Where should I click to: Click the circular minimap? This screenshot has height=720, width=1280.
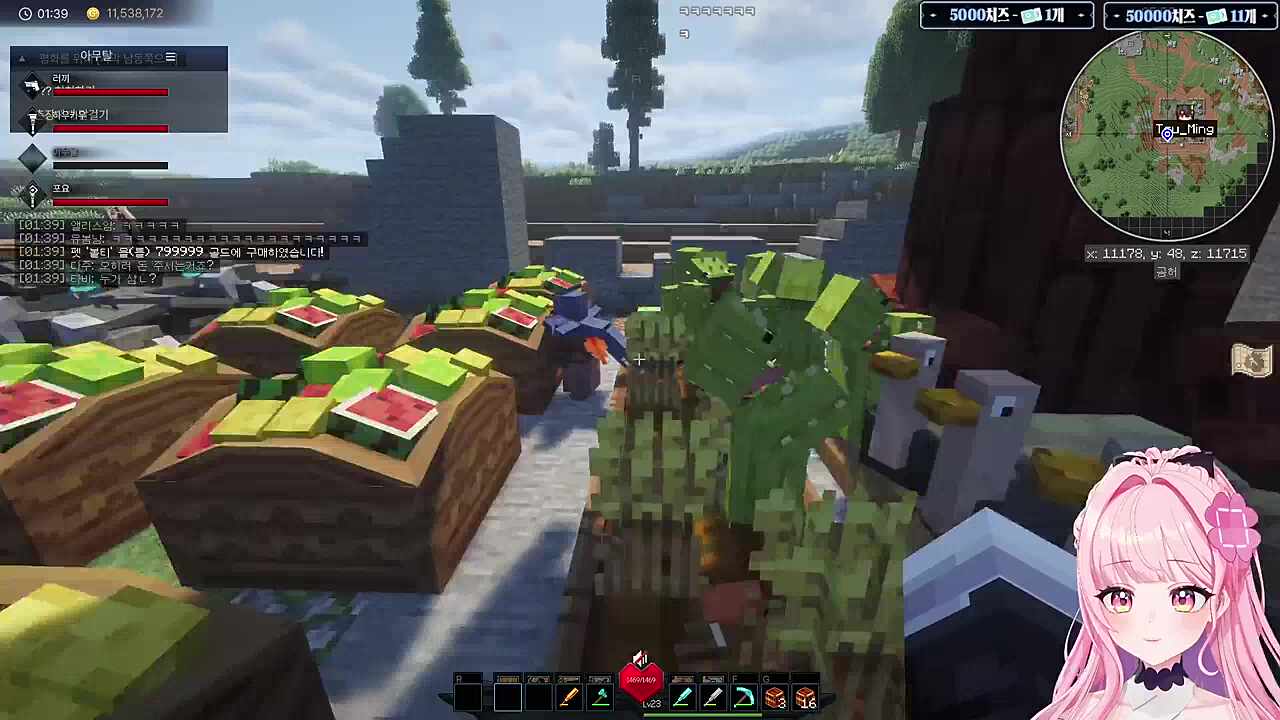pyautogui.click(x=1166, y=136)
